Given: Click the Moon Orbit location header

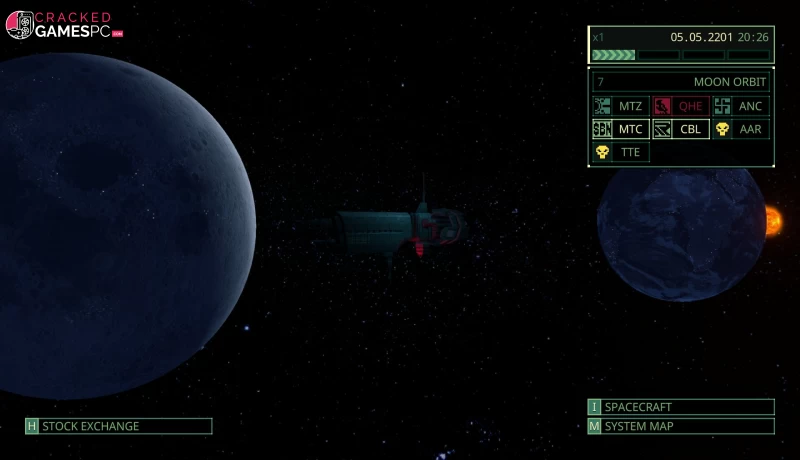Looking at the screenshot, I should click(681, 82).
